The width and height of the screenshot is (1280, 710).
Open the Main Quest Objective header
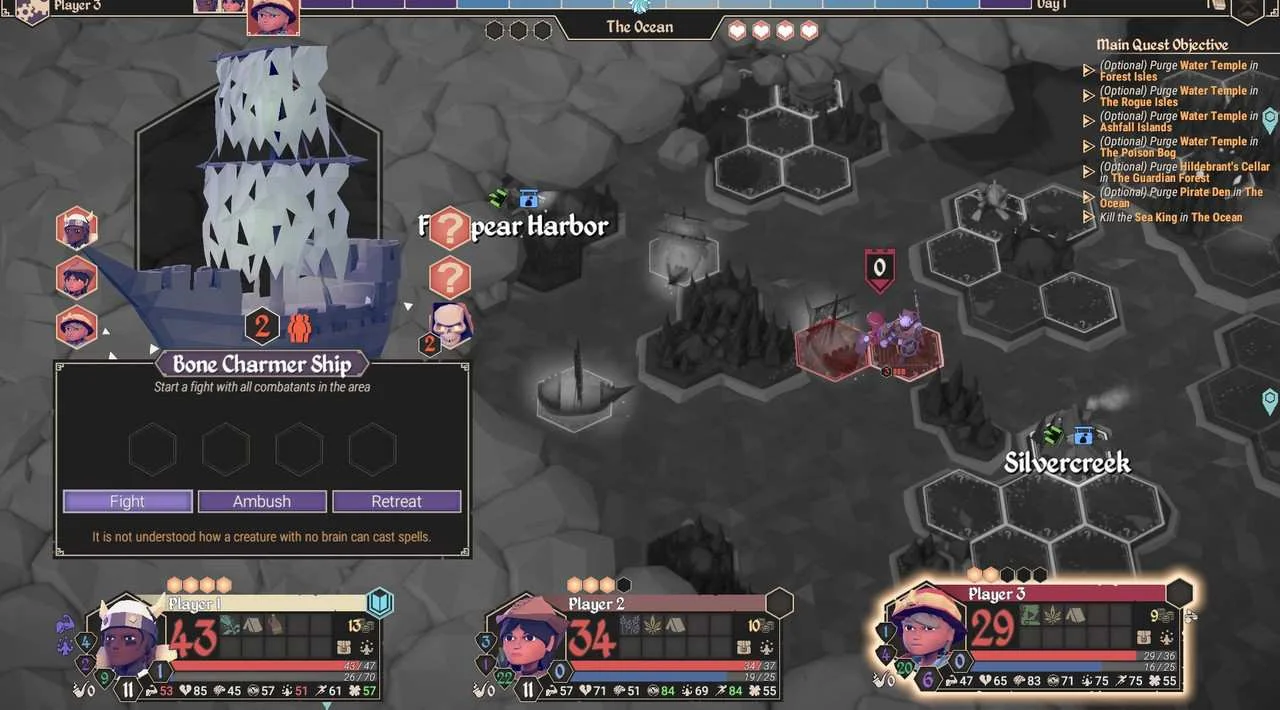pos(1162,44)
